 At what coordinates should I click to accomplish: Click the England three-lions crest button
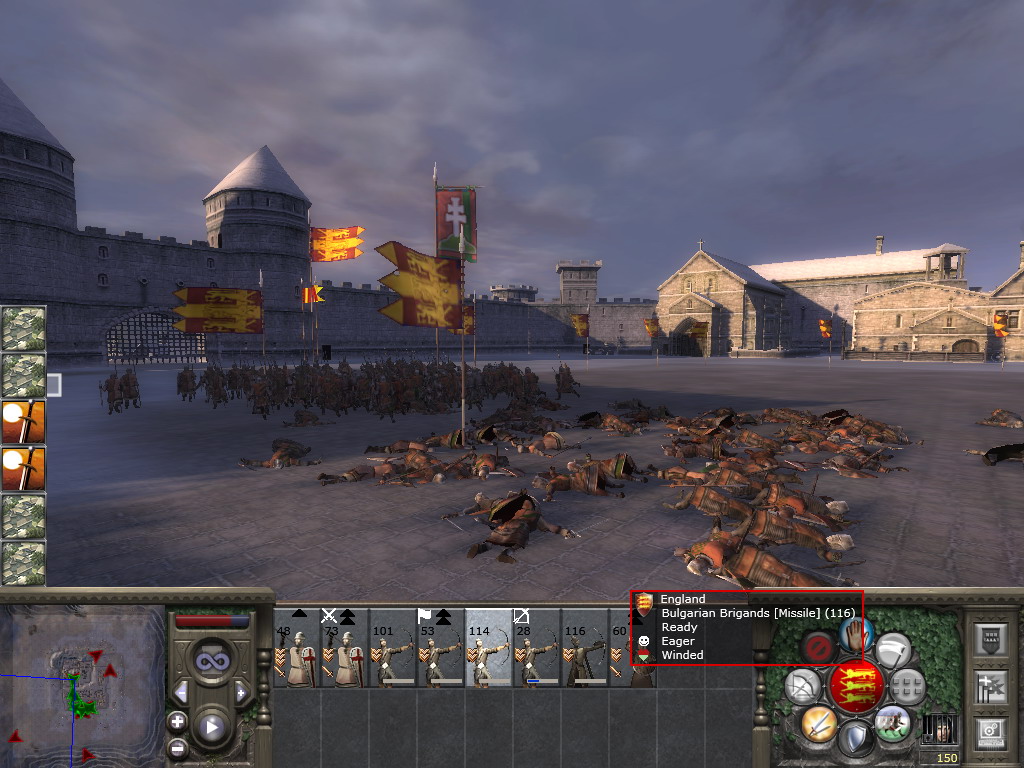pyautogui.click(x=856, y=685)
